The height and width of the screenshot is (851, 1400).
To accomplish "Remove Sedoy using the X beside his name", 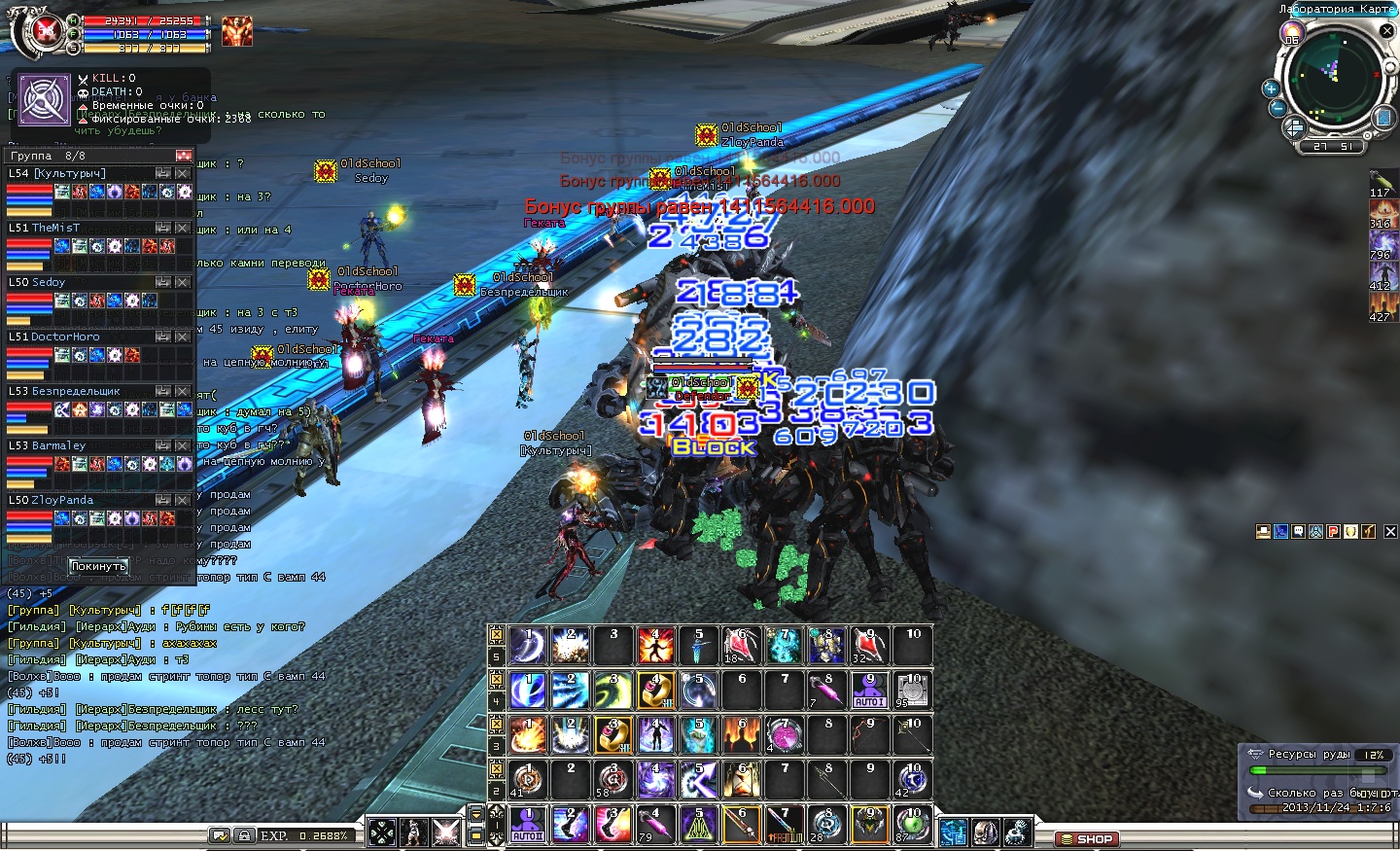I will pos(182,282).
